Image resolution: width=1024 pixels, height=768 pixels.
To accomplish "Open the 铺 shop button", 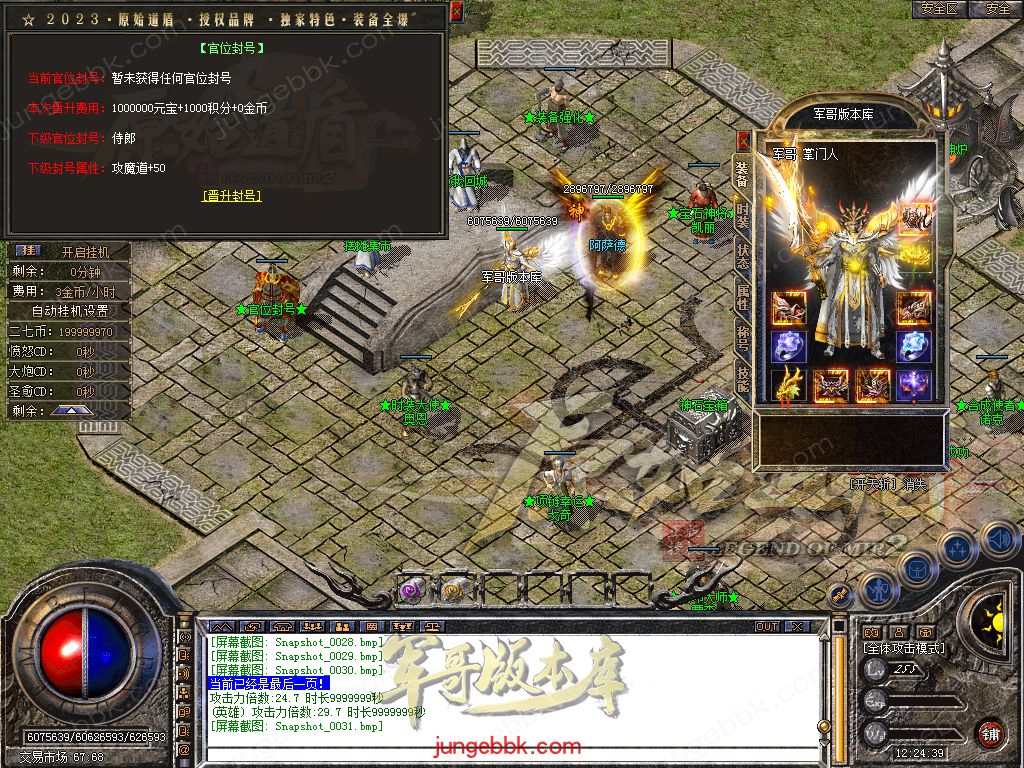I will pos(990,733).
